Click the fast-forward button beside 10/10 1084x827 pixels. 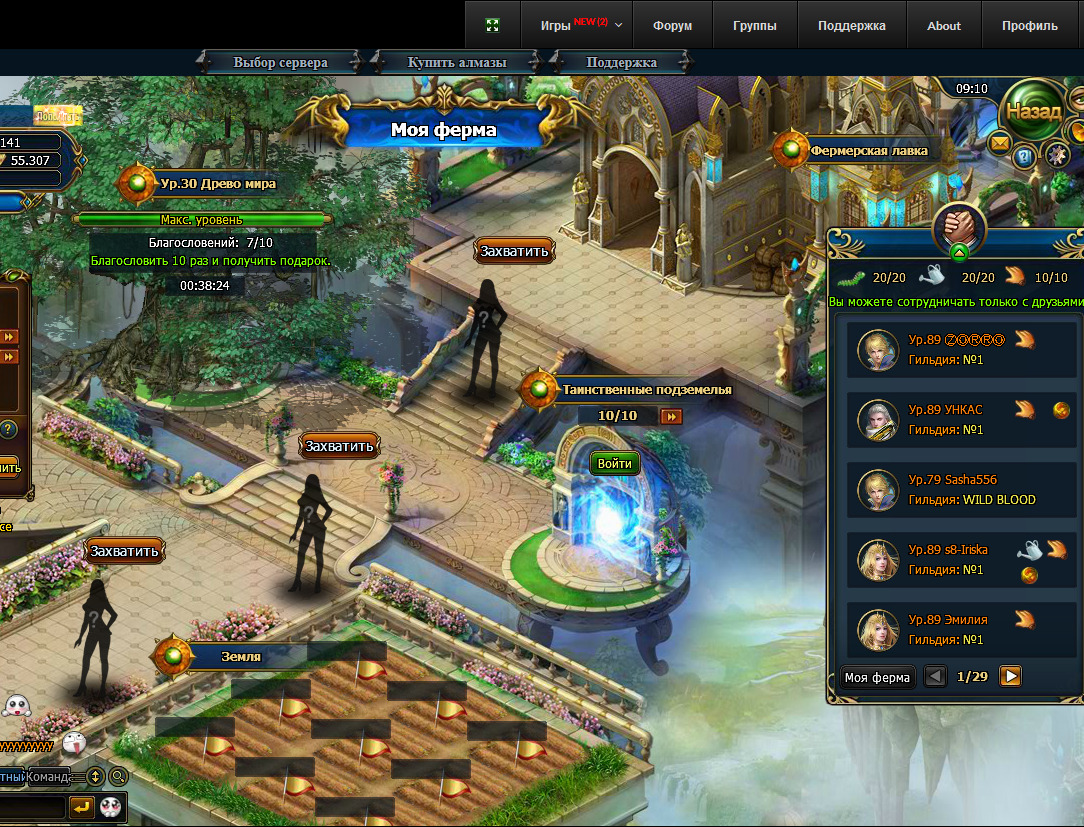coord(671,416)
